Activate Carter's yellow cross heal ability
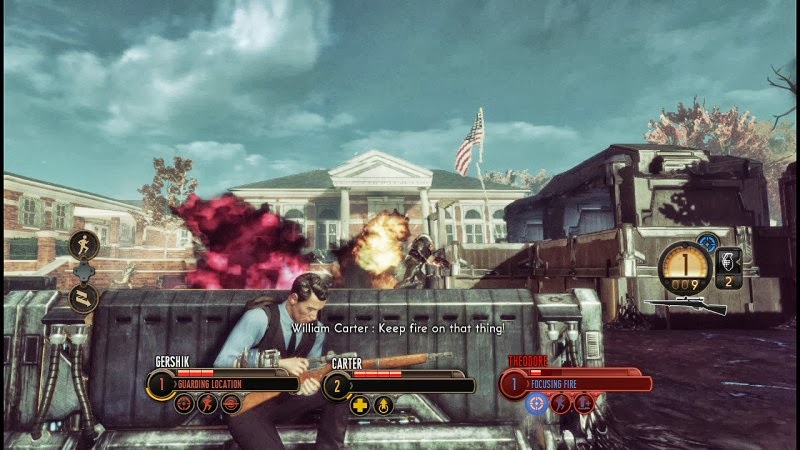The height and width of the screenshot is (450, 800). [x=360, y=405]
